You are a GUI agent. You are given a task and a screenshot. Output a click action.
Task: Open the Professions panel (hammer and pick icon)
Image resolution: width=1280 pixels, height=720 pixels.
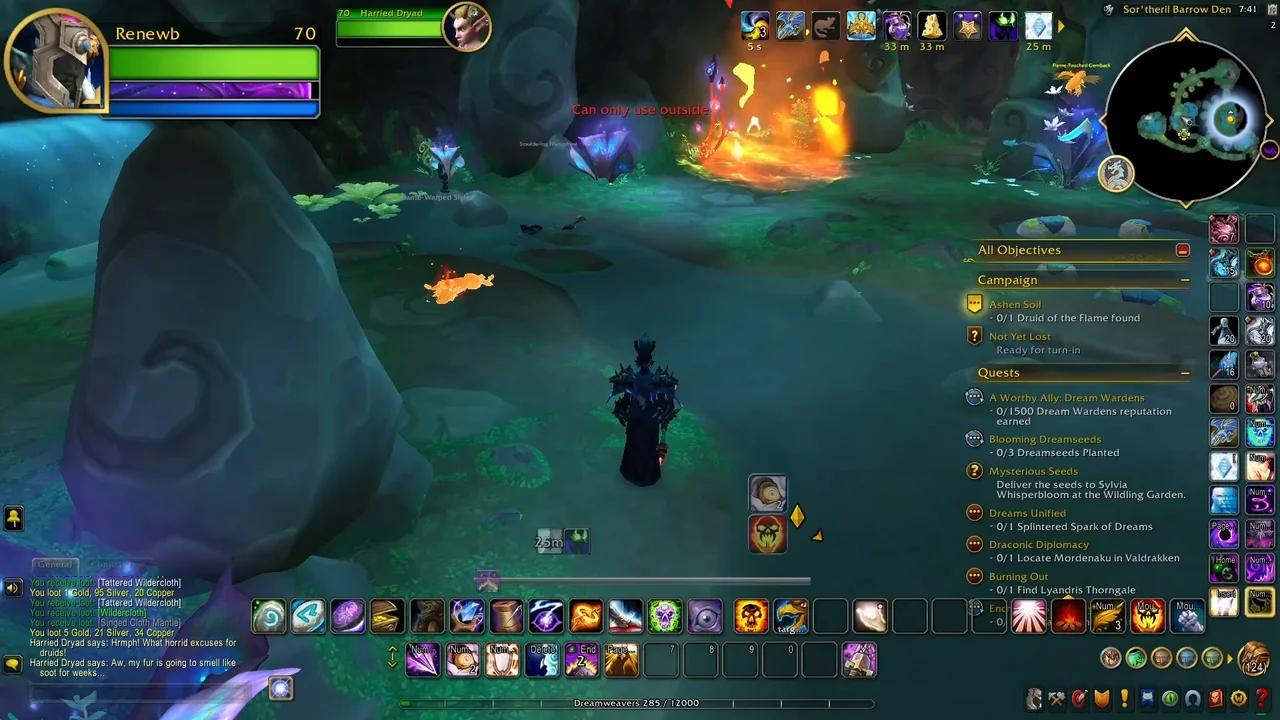[x=1057, y=698]
